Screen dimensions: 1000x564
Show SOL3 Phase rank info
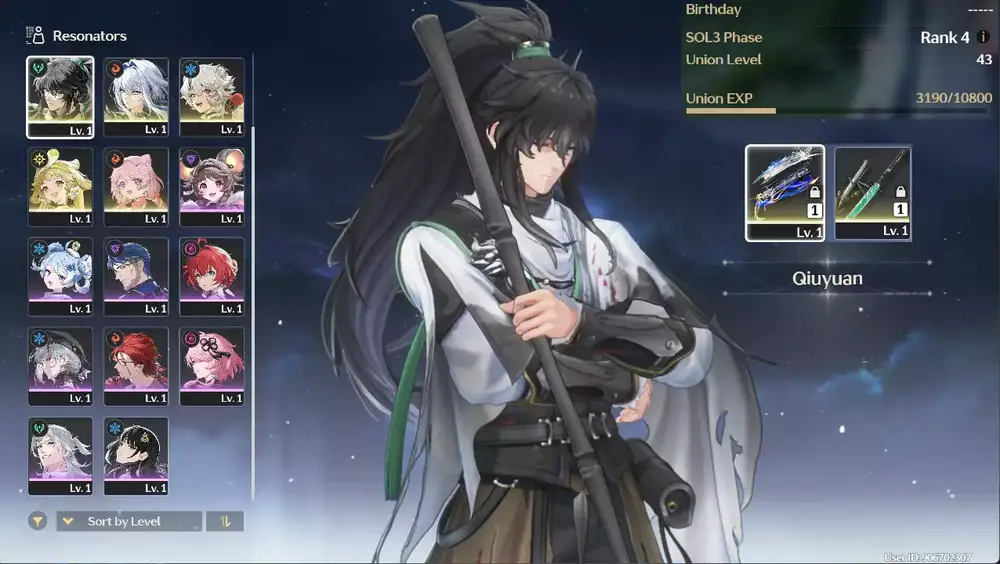coord(983,37)
